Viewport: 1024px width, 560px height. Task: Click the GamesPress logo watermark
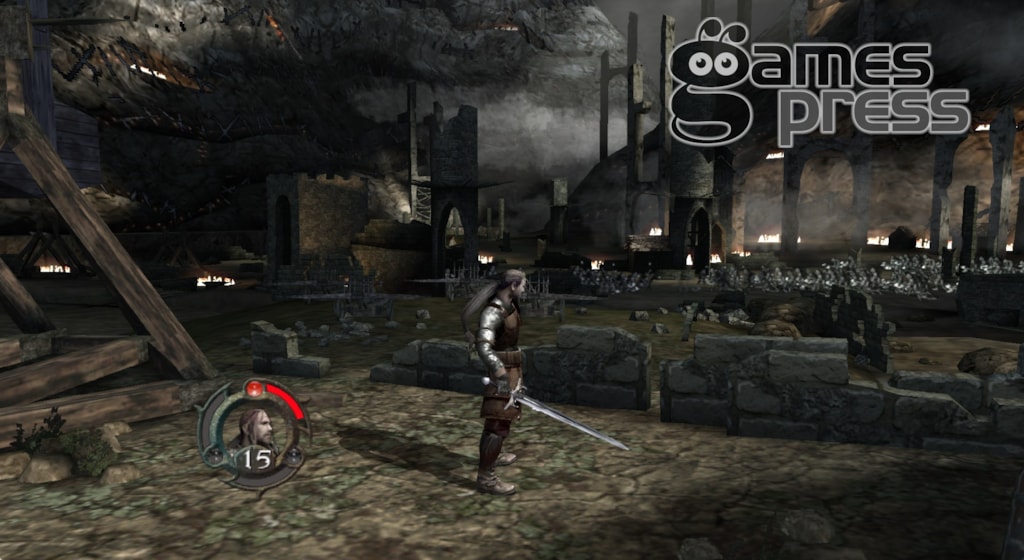817,88
